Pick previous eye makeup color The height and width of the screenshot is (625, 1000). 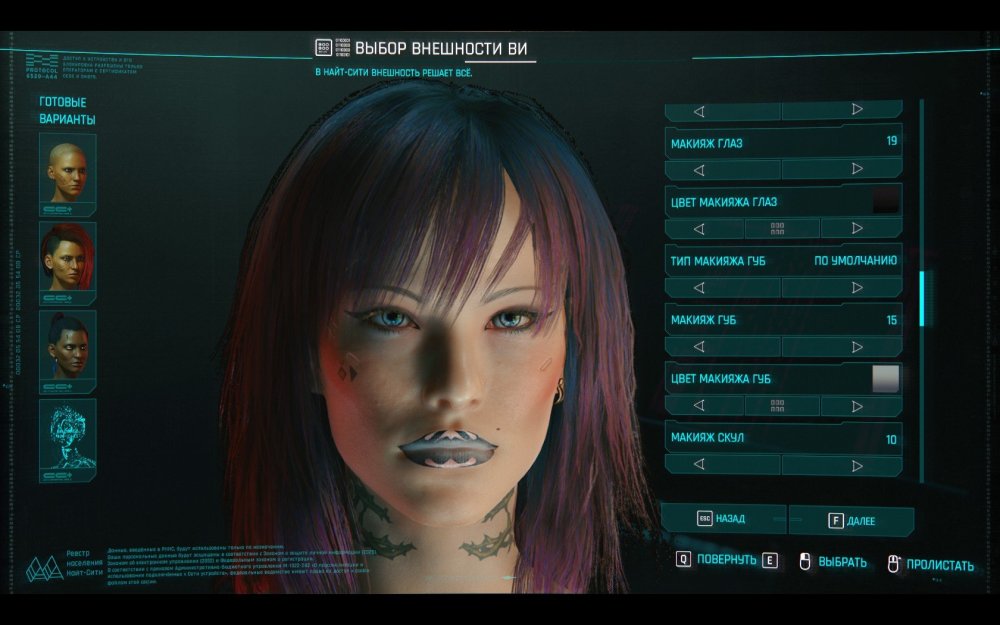(699, 229)
